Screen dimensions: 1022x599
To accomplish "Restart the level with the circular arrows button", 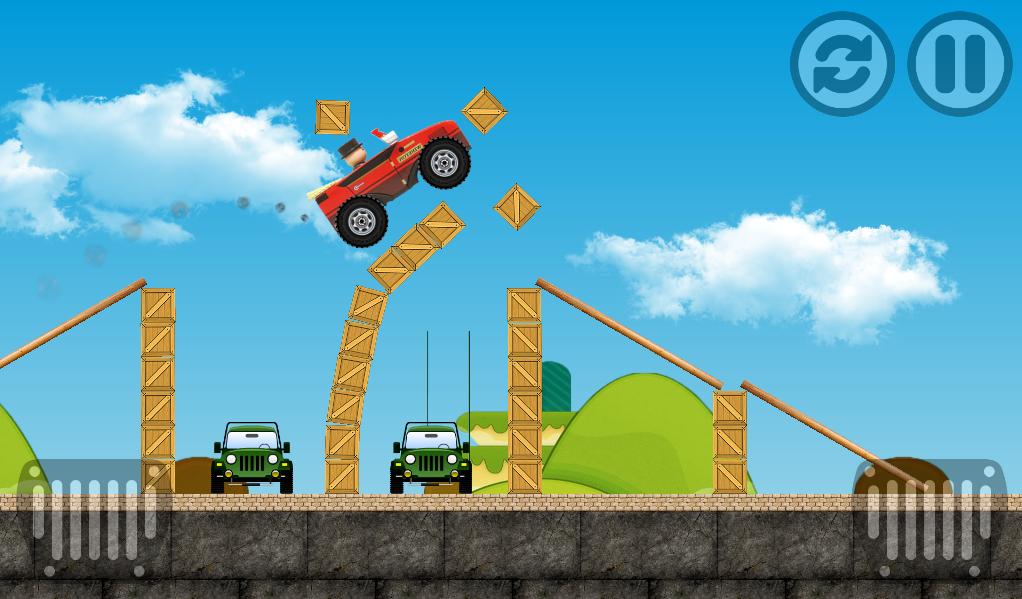I will click(x=842, y=64).
